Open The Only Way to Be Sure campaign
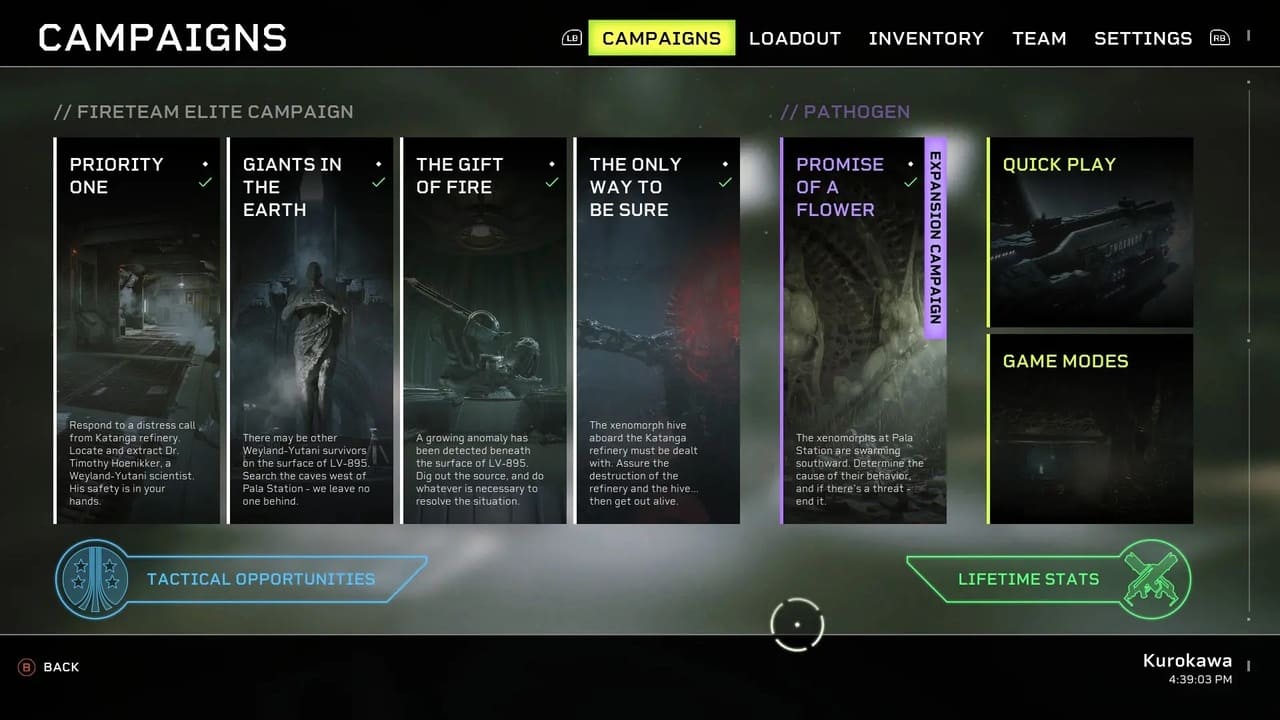The height and width of the screenshot is (720, 1280). coord(657,330)
